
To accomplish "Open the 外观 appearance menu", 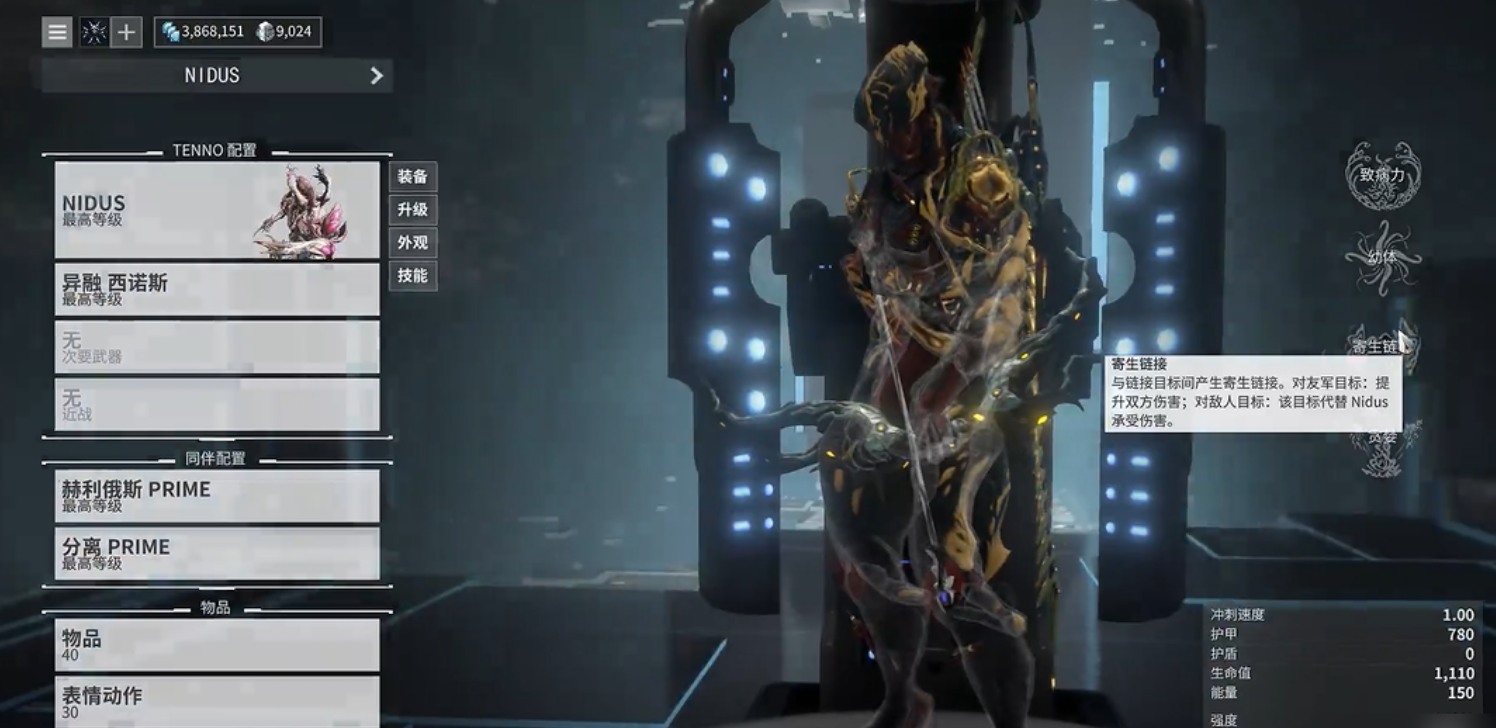I will point(412,243).
